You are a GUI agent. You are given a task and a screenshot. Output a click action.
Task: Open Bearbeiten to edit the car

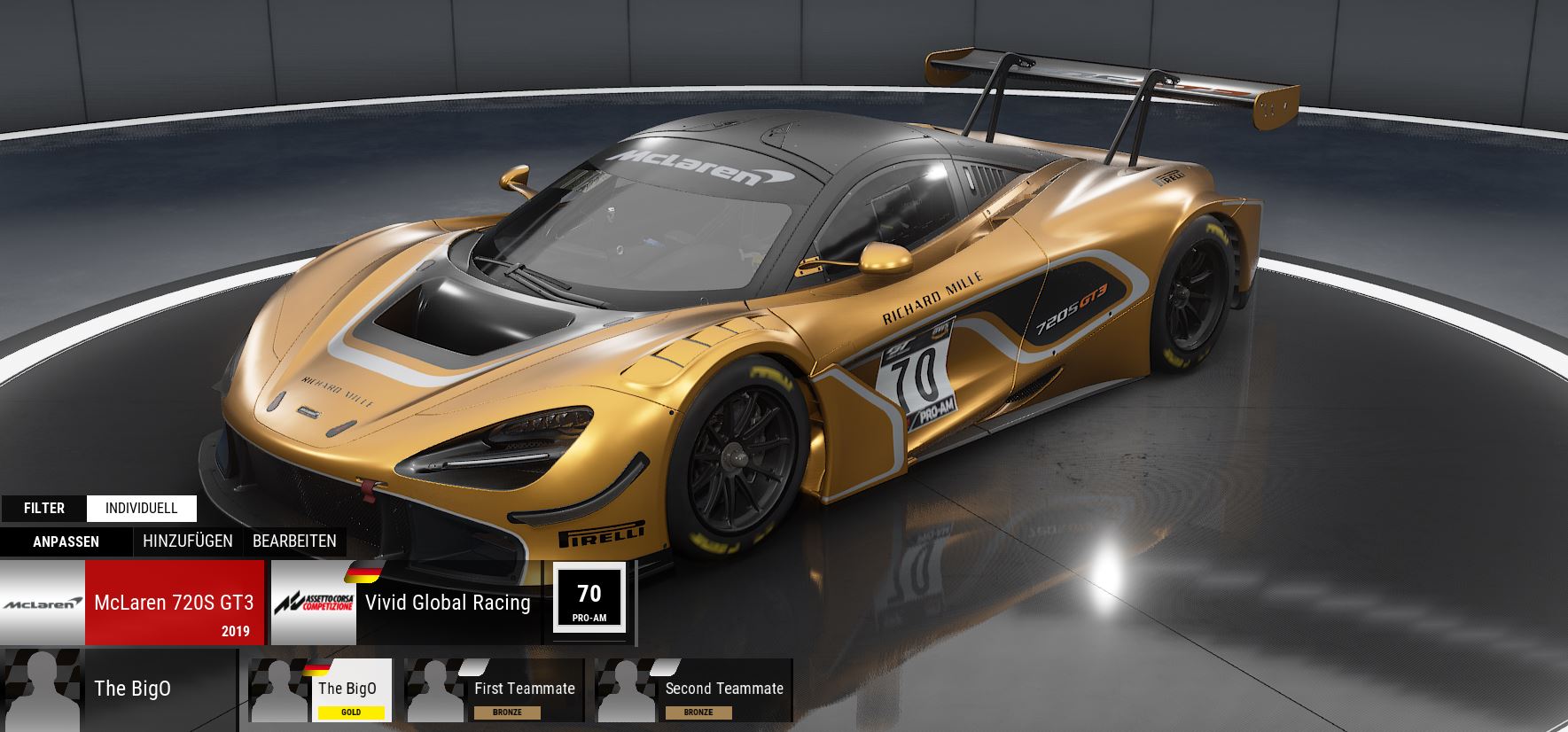tap(294, 541)
